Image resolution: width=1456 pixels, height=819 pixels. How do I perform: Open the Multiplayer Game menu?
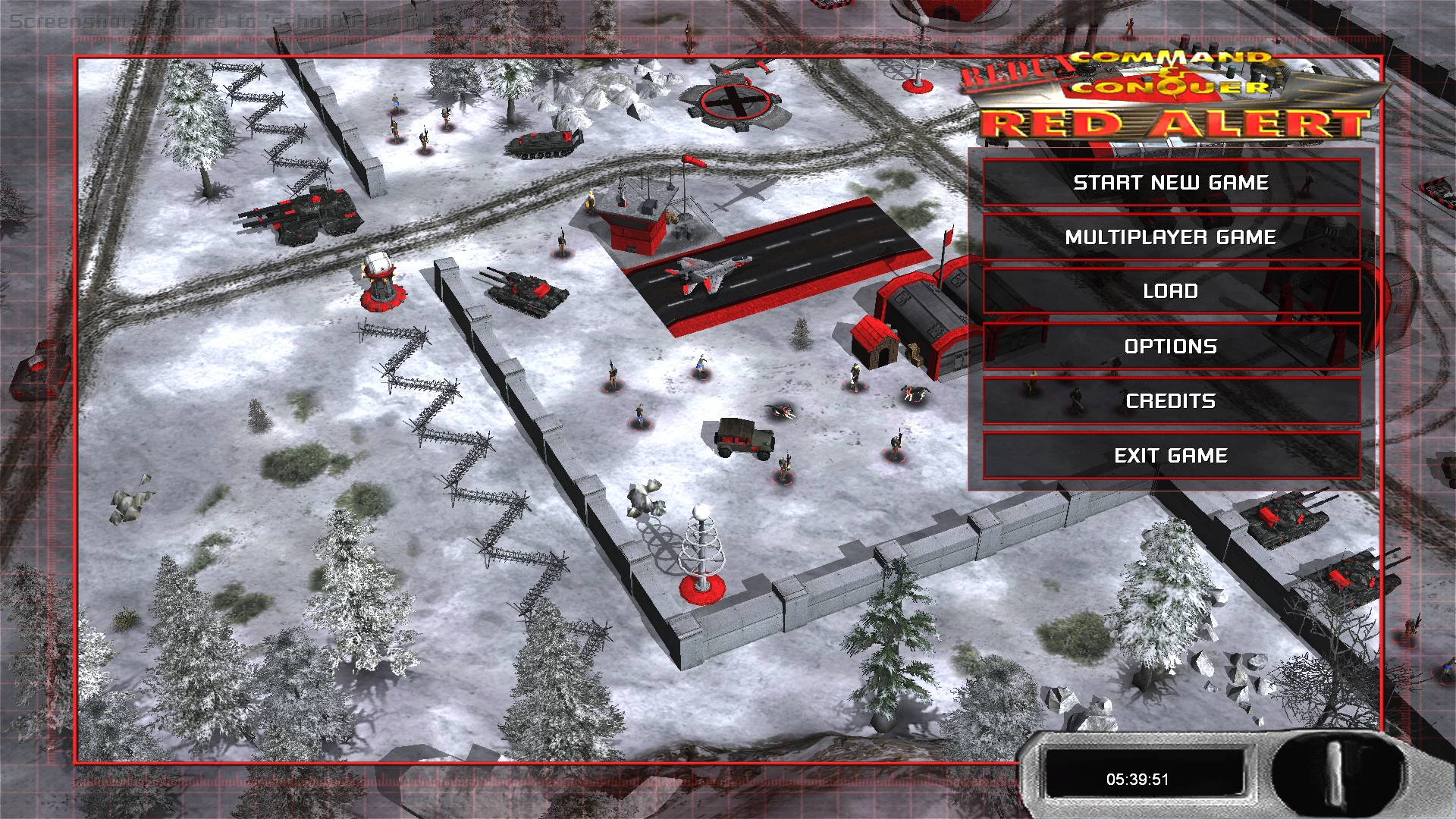[x=1170, y=237]
